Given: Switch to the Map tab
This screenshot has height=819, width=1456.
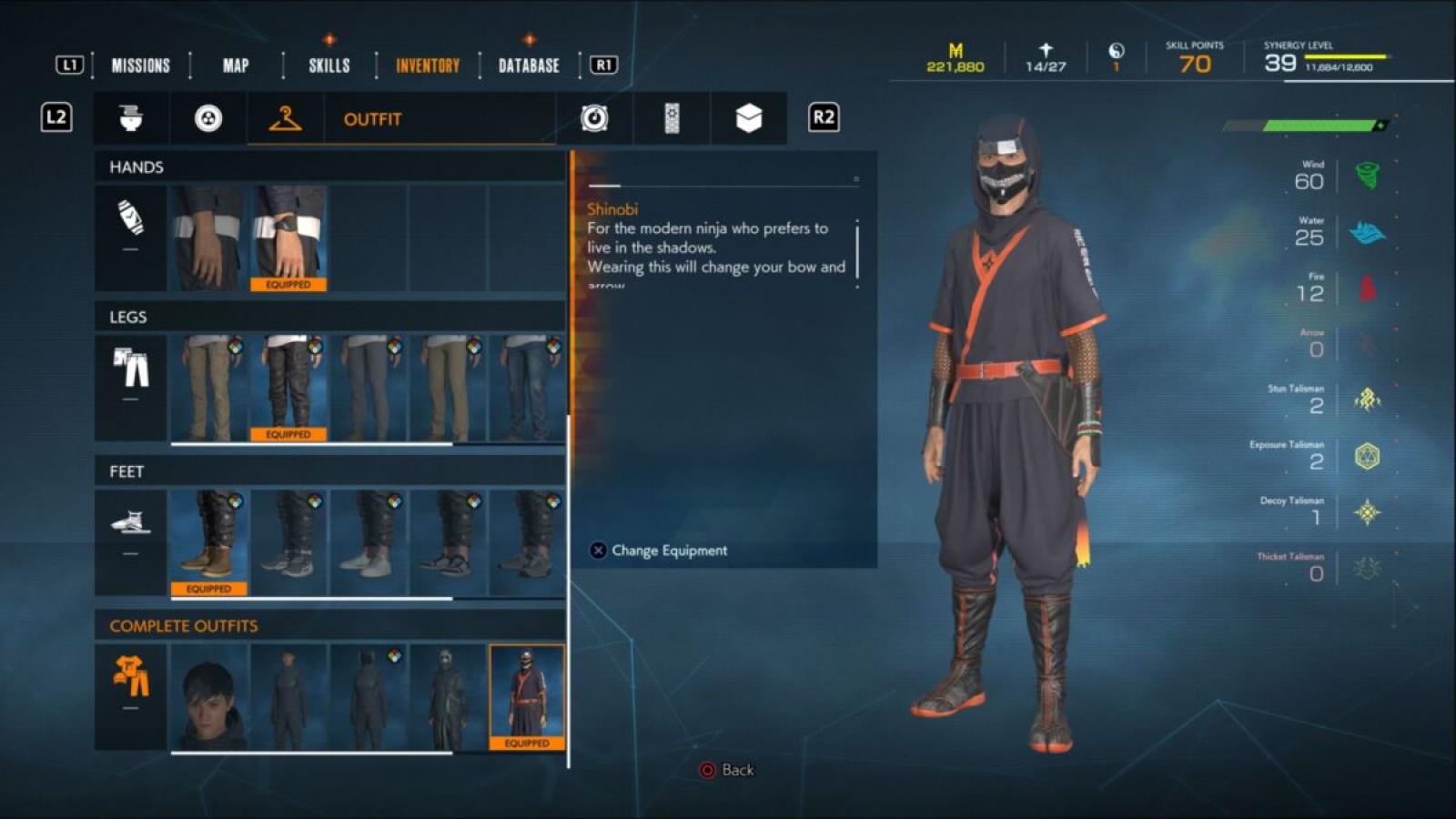Looking at the screenshot, I should pos(236,66).
